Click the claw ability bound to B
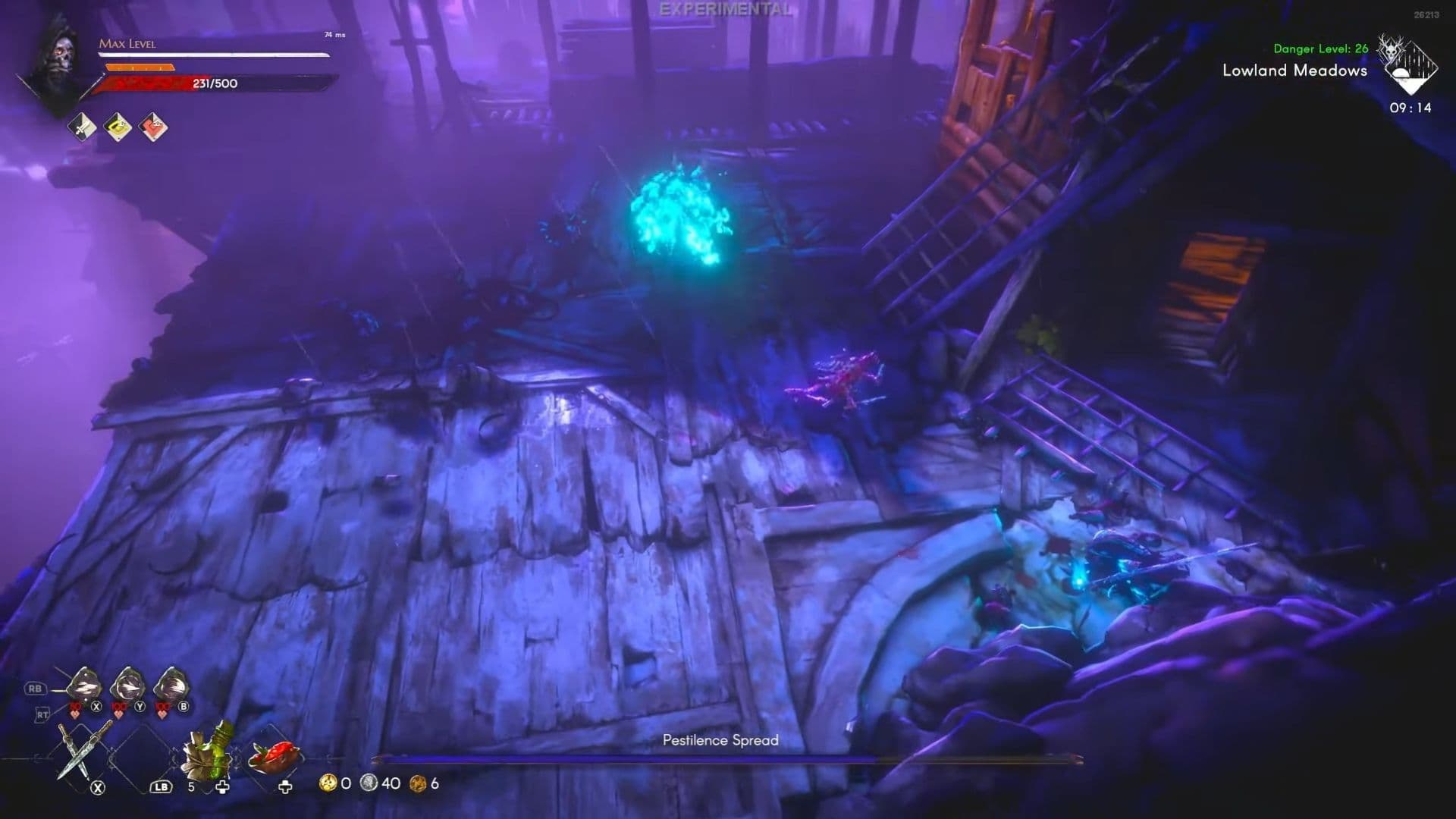This screenshot has height=819, width=1456. pos(171,688)
